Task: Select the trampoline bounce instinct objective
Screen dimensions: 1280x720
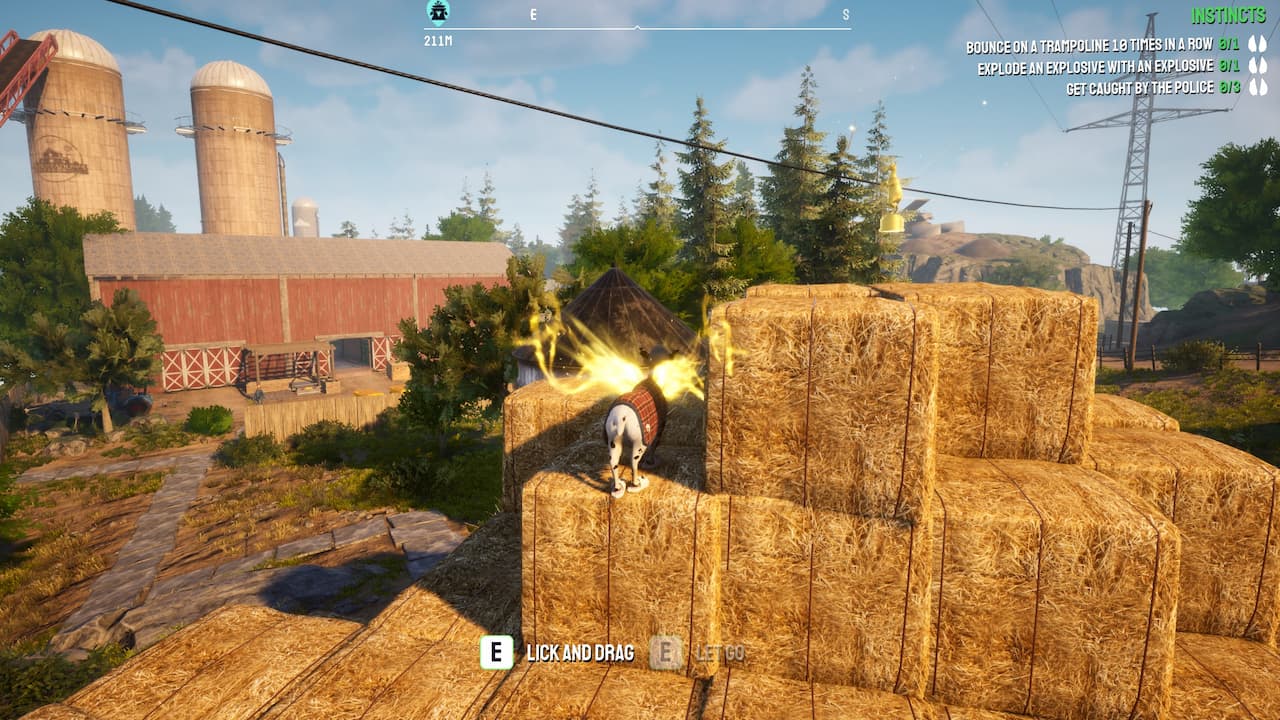Action: pyautogui.click(x=1088, y=45)
